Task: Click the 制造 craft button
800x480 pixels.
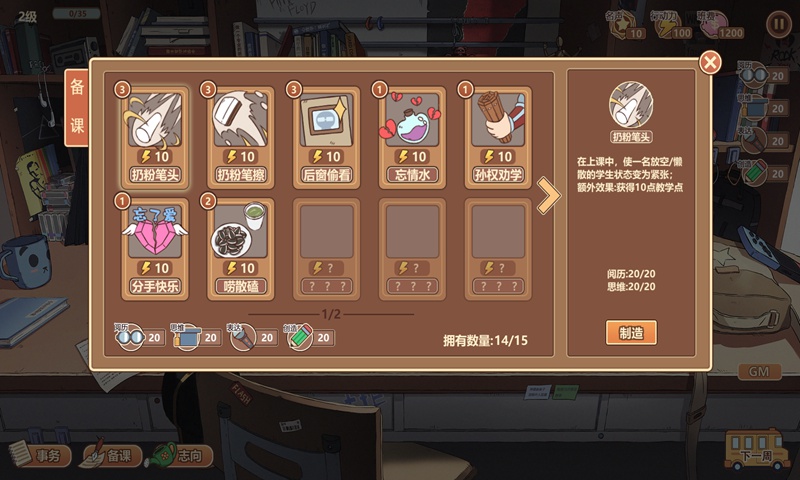Action: 631,332
